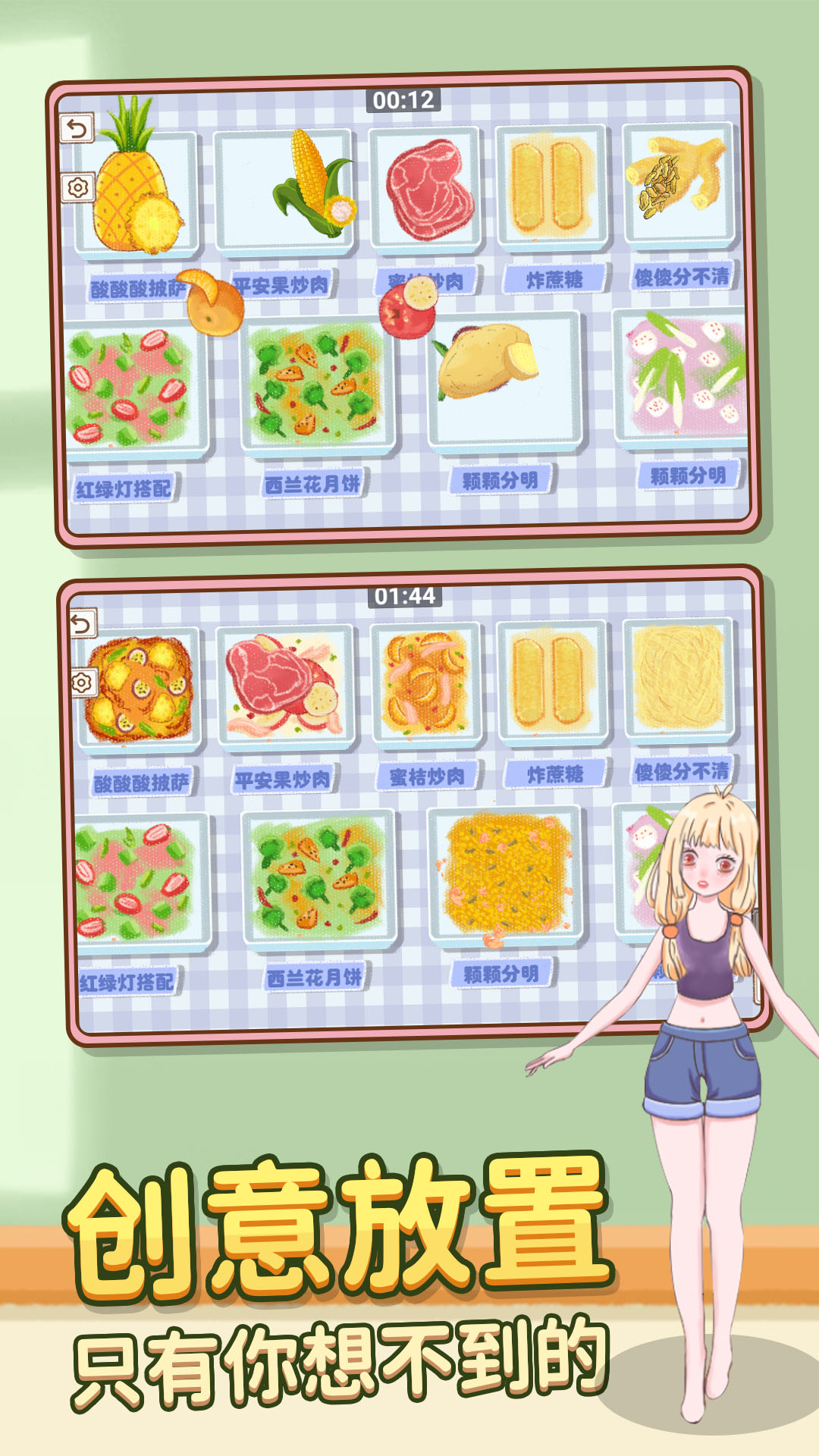The width and height of the screenshot is (819, 1456).
Task: Click the undo arrow beside the cooked pizza
Action: point(82,623)
